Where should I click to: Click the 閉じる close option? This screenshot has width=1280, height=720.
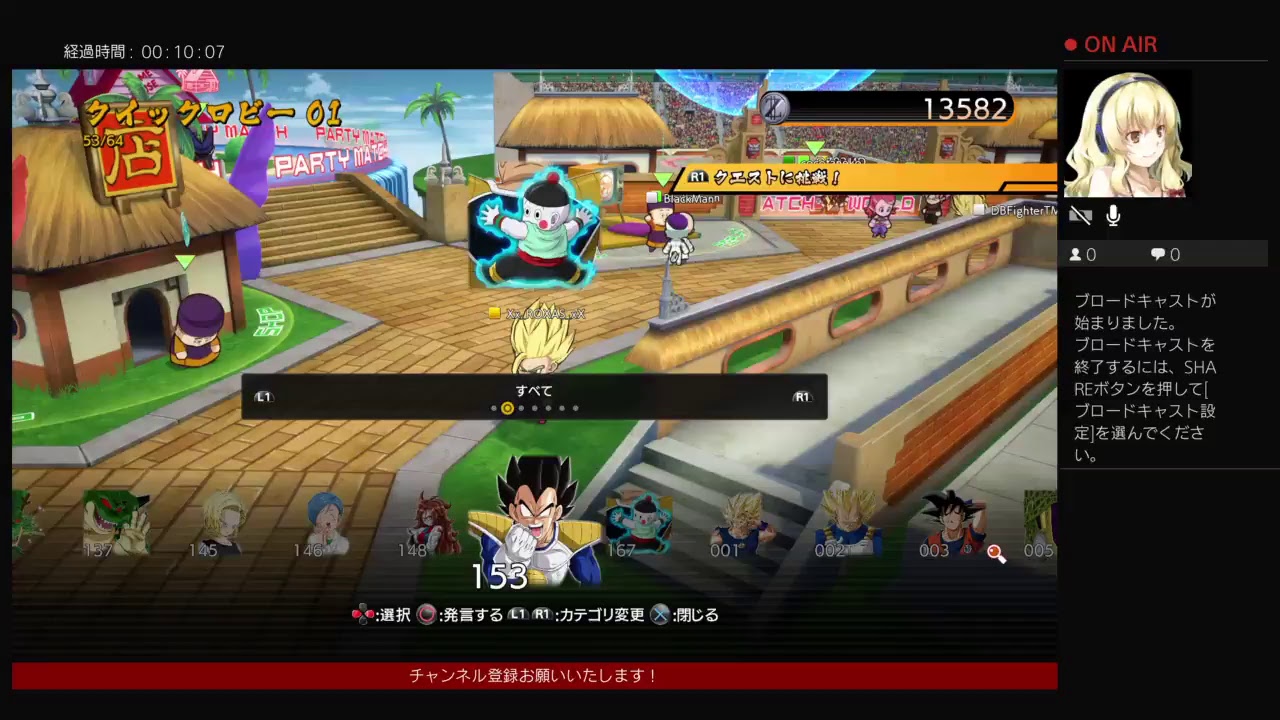688,615
